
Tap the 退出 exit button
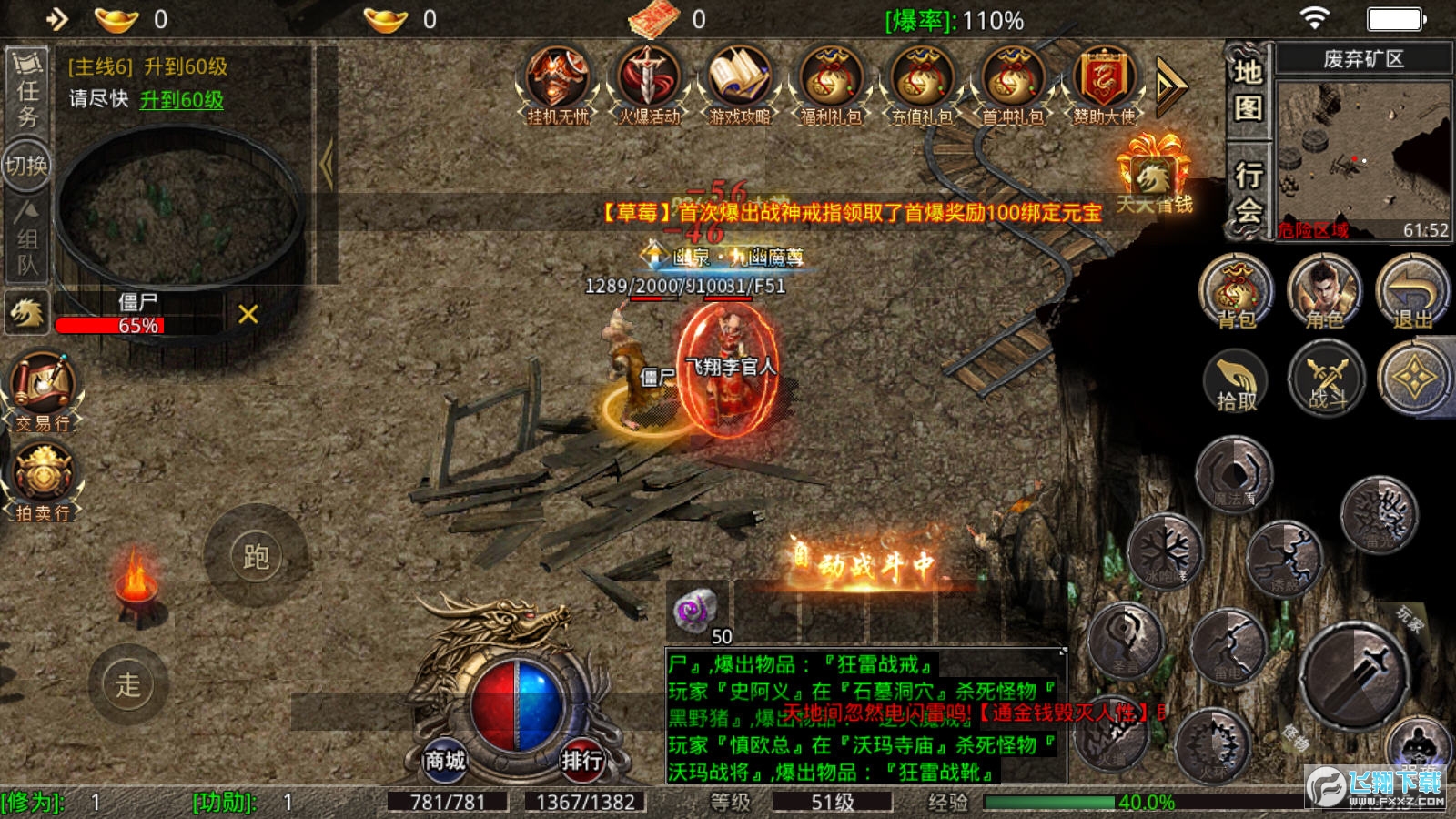[x=1411, y=293]
